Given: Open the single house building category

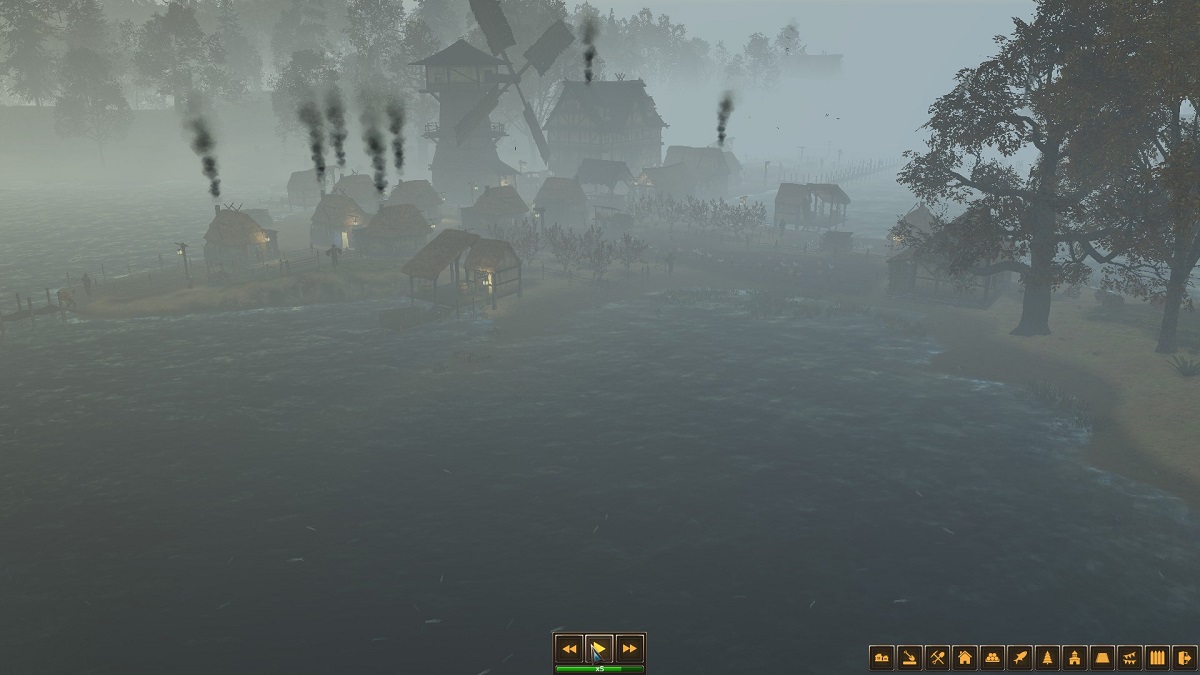Looking at the screenshot, I should pos(965,657).
